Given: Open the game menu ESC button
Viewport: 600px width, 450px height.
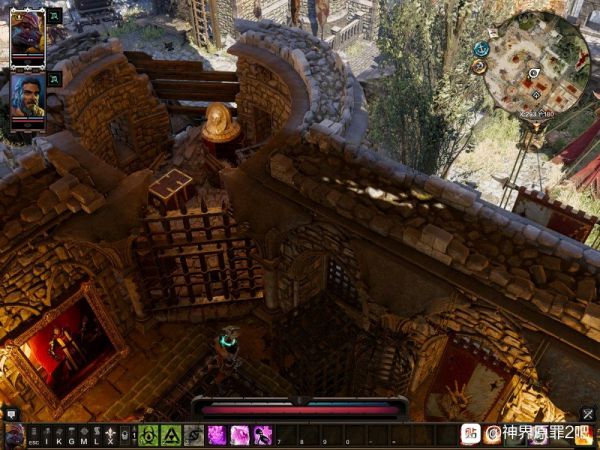Looking at the screenshot, I should pyautogui.click(x=33, y=436).
